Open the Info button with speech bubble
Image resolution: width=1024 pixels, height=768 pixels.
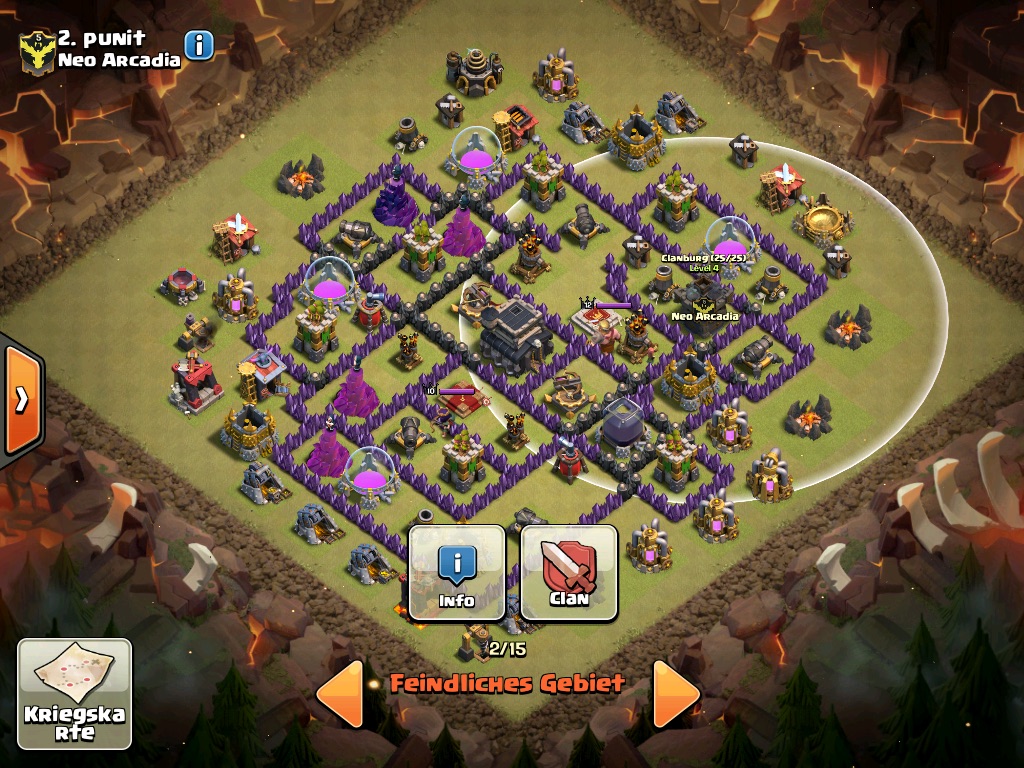pyautogui.click(x=457, y=573)
